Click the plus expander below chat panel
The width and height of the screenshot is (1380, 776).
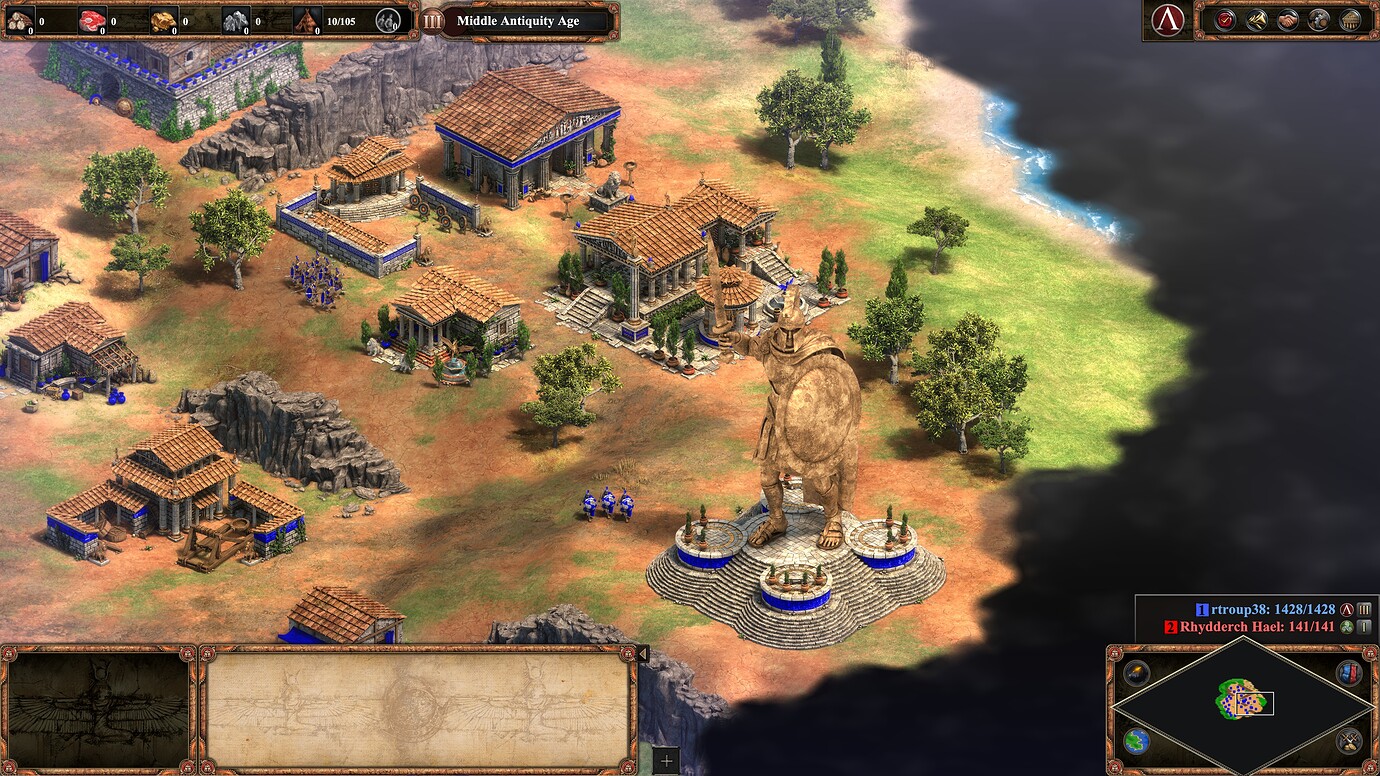pyautogui.click(x=668, y=763)
